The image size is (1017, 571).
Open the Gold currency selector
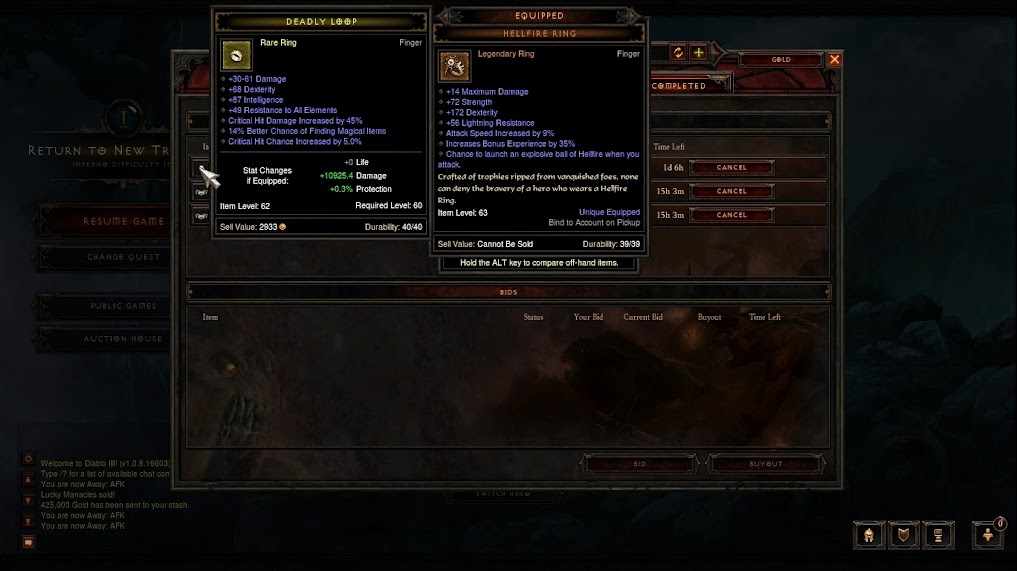781,60
